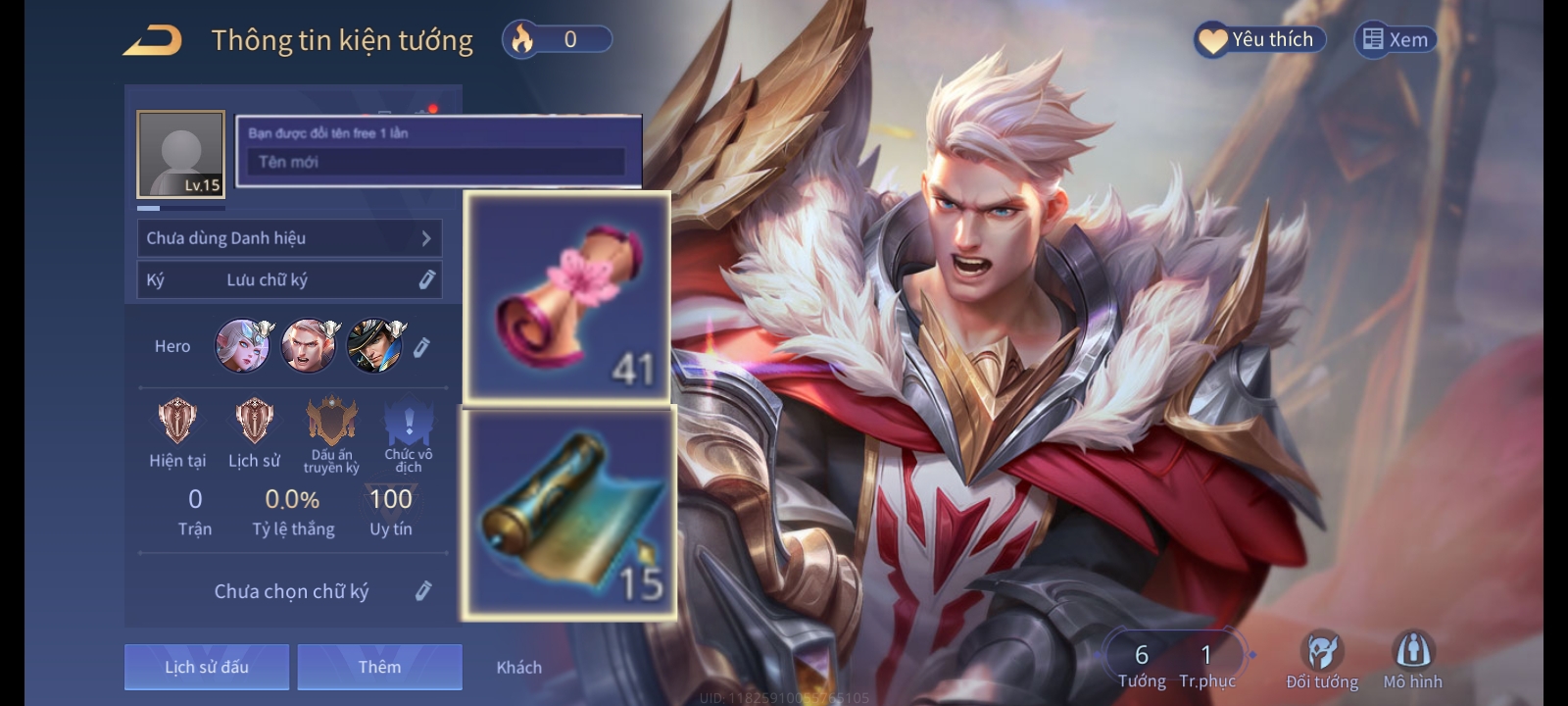Screen dimensions: 1568x706
Task: Click the player avatar portrait
Action: click(x=181, y=154)
